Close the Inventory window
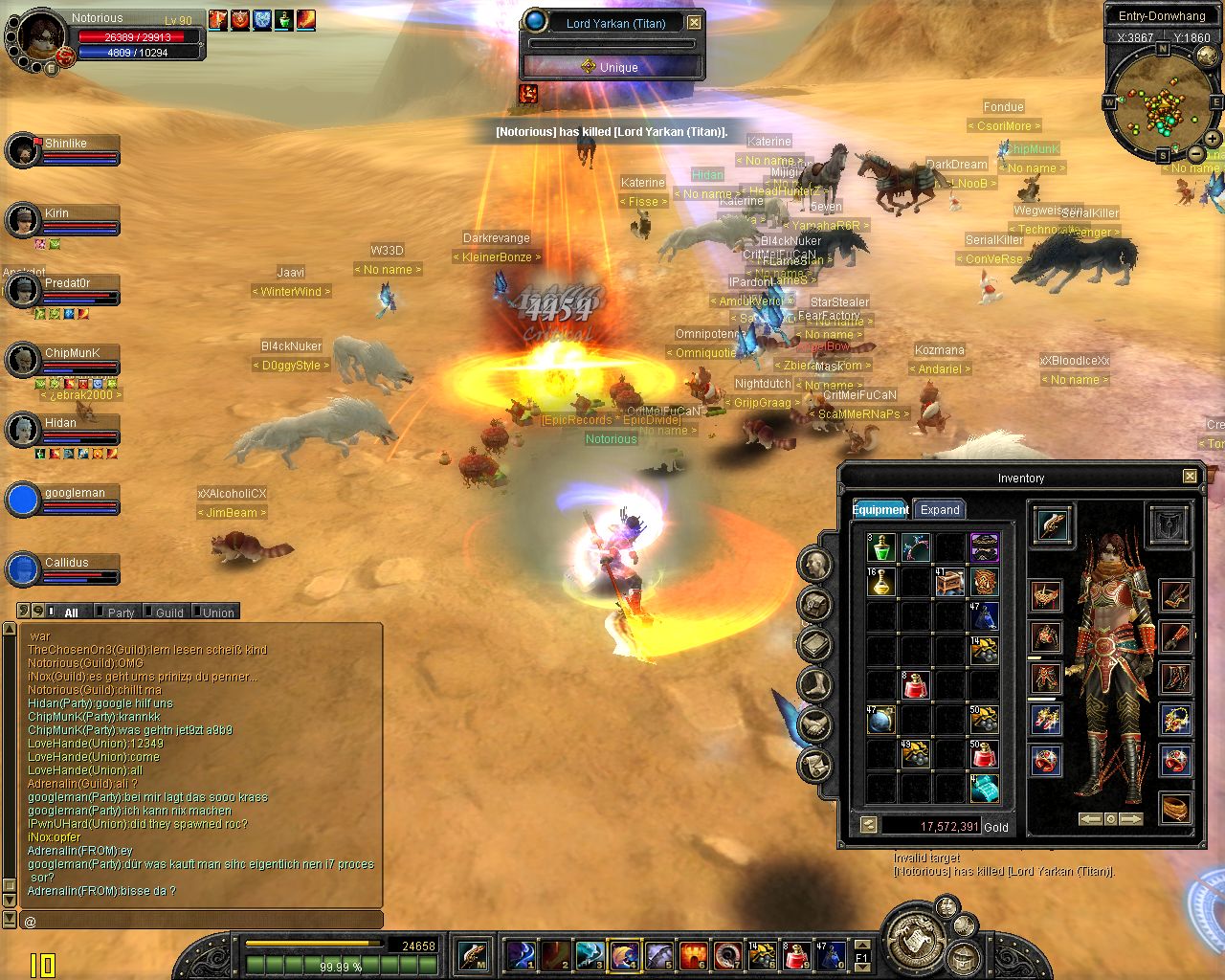The height and width of the screenshot is (980, 1225). [x=1190, y=476]
